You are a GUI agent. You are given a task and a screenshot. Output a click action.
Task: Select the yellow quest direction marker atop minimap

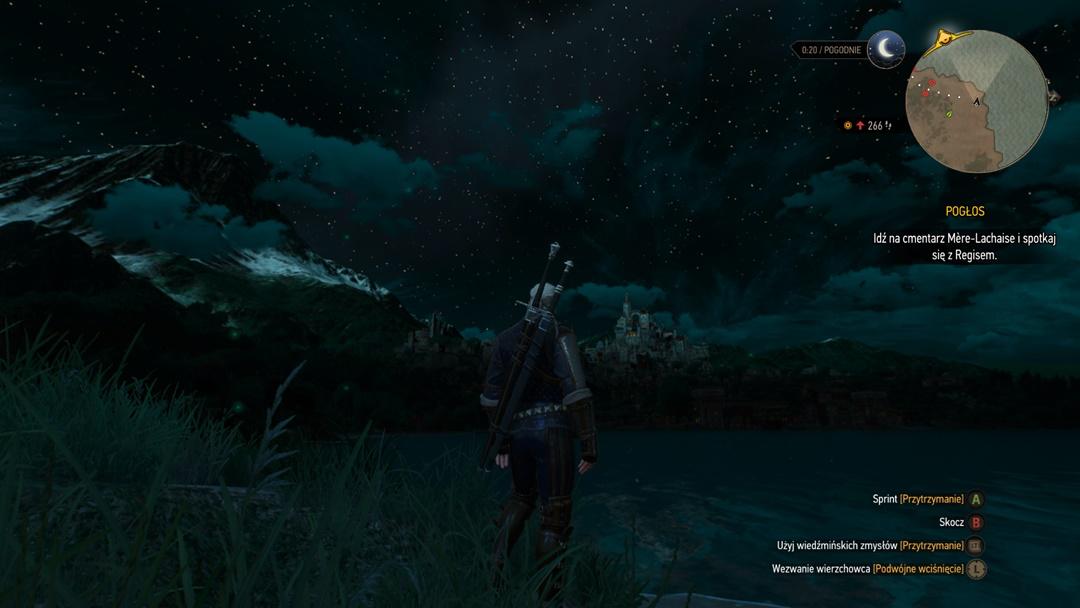click(x=942, y=40)
